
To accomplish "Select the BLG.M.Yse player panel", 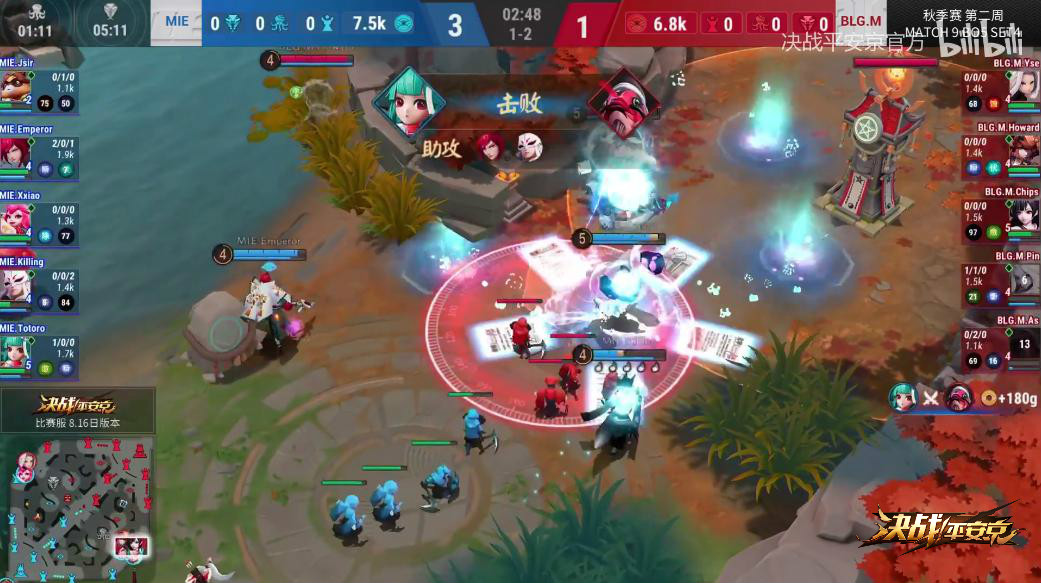I will click(1001, 88).
